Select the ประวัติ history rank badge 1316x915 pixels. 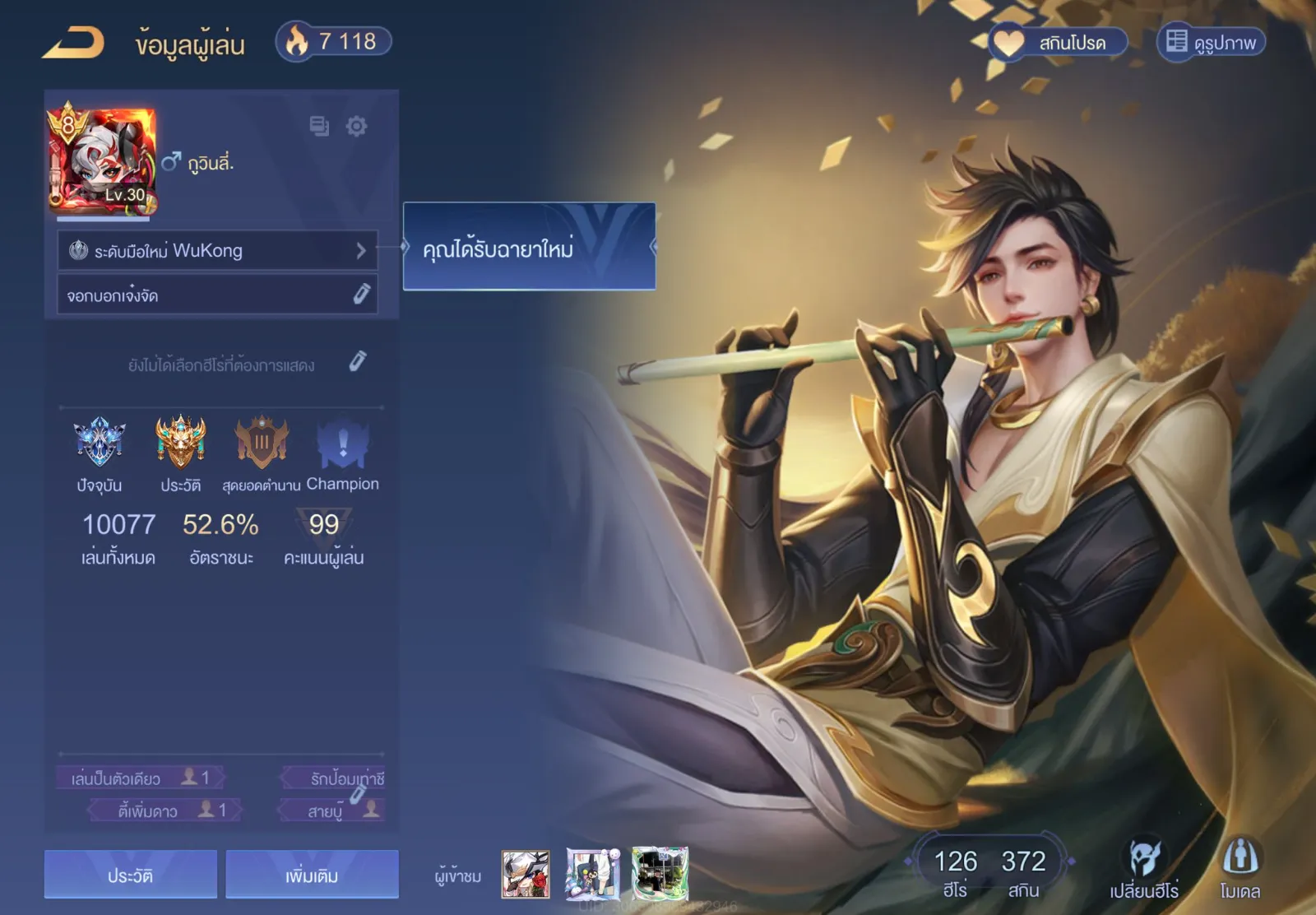pyautogui.click(x=180, y=443)
